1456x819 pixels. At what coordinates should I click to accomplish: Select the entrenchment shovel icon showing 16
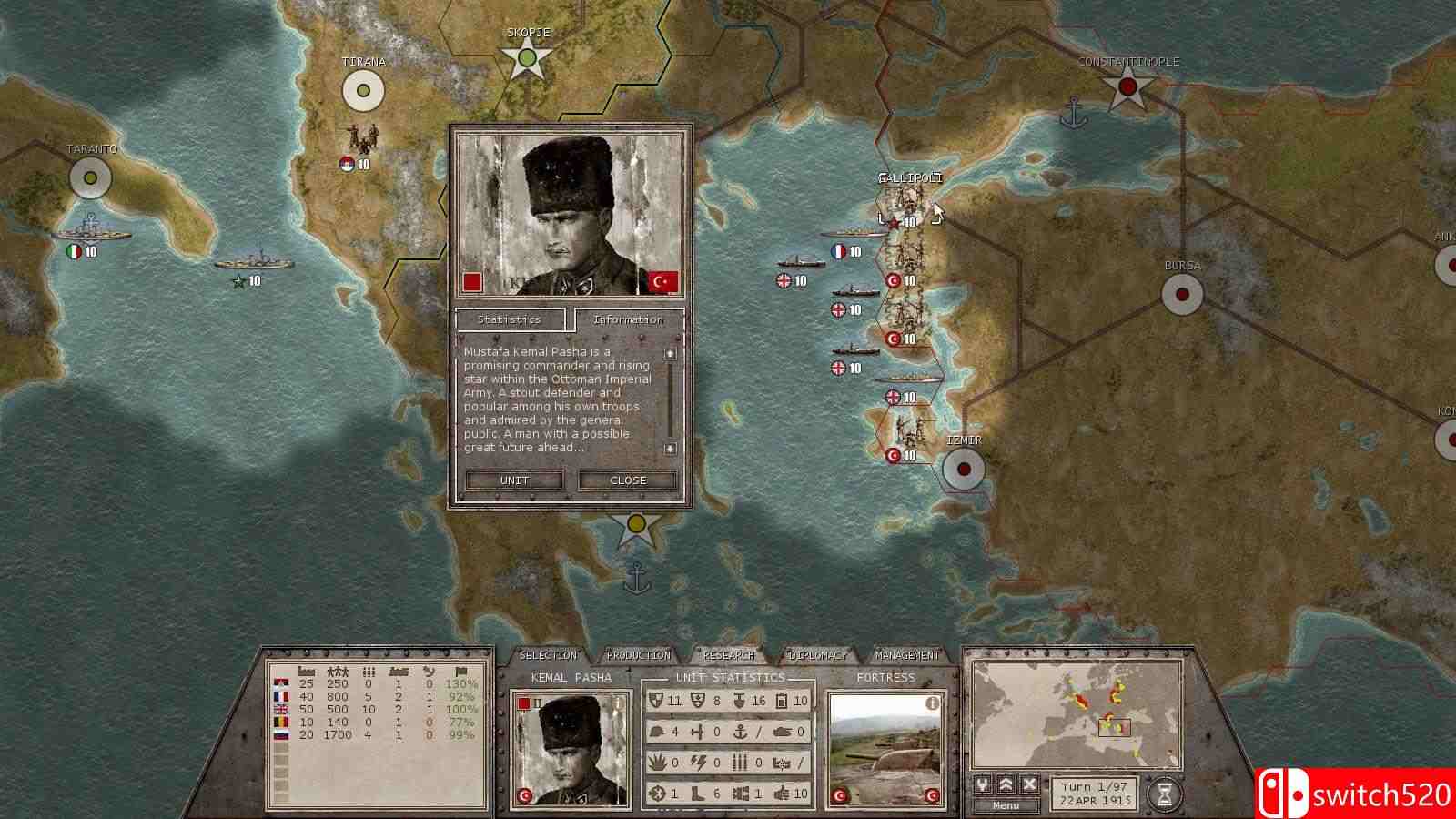coord(739,700)
